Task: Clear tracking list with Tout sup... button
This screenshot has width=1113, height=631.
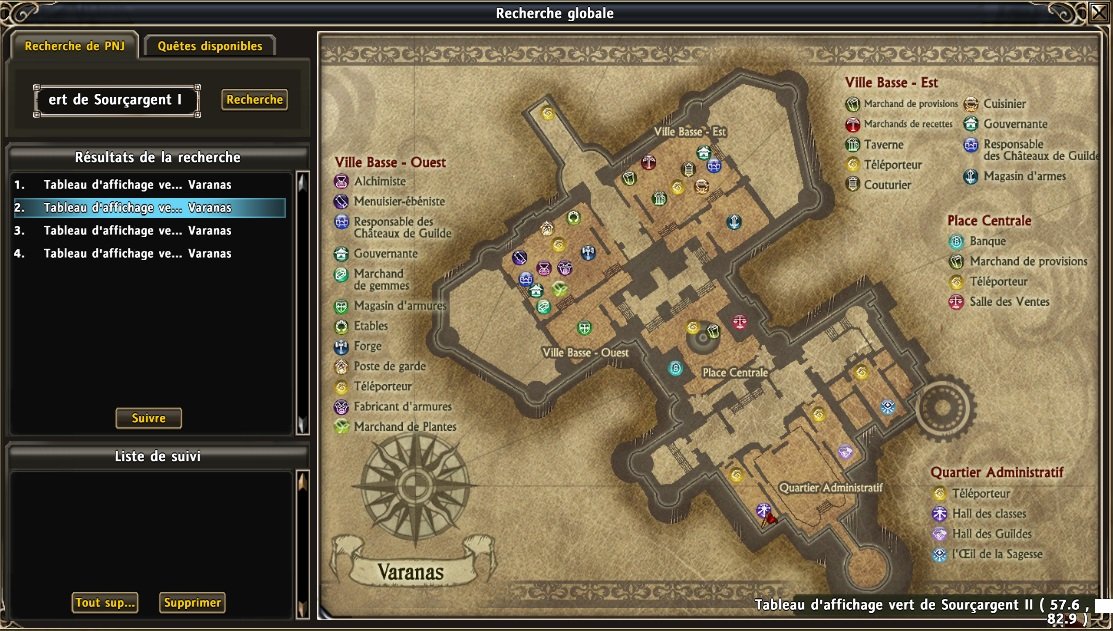Action: pos(105,603)
